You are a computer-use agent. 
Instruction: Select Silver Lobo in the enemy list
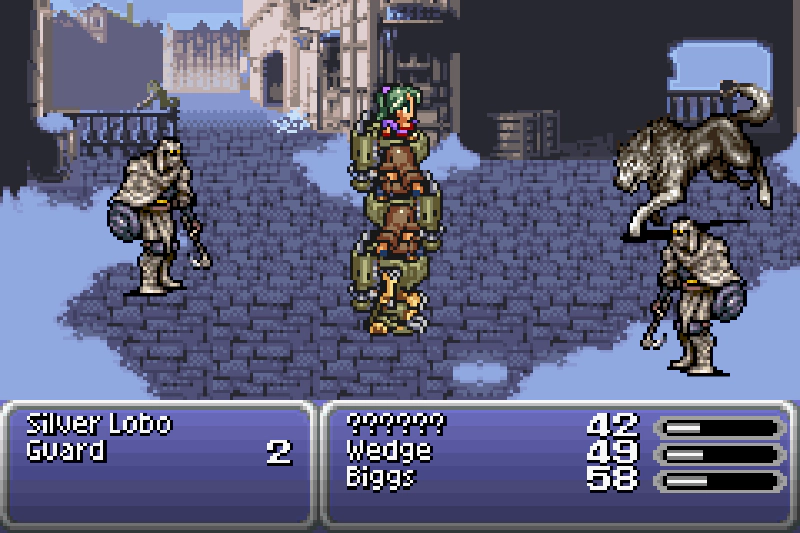coord(99,423)
